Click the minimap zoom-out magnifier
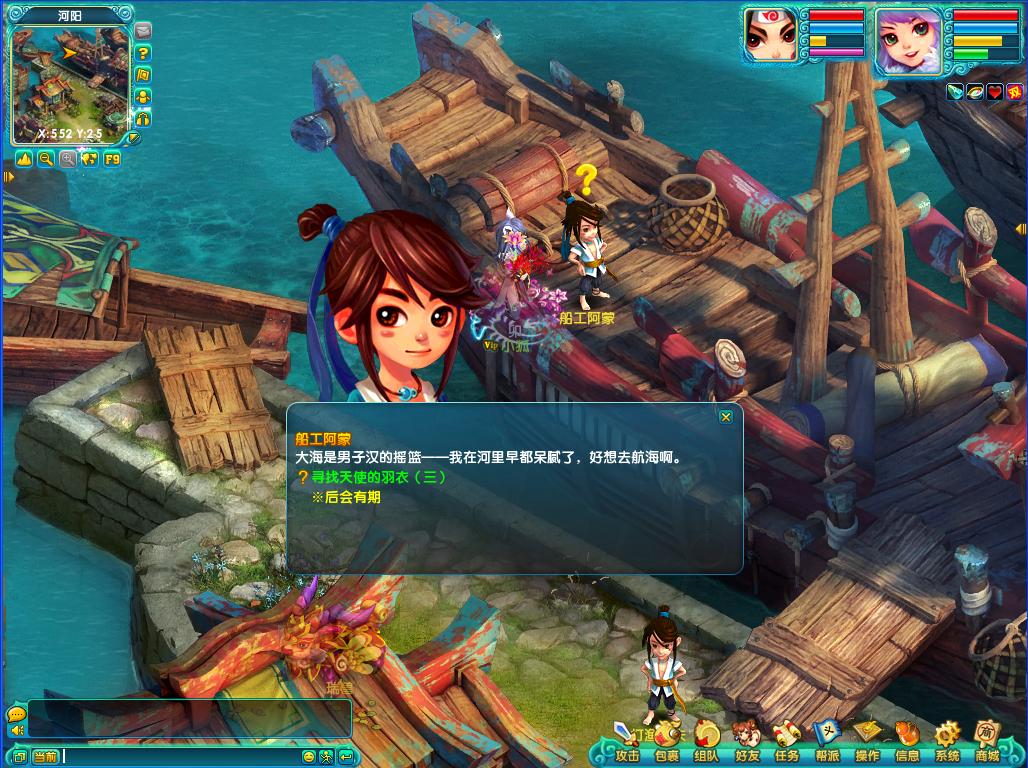Screen dimensions: 1028x768 (45, 158)
